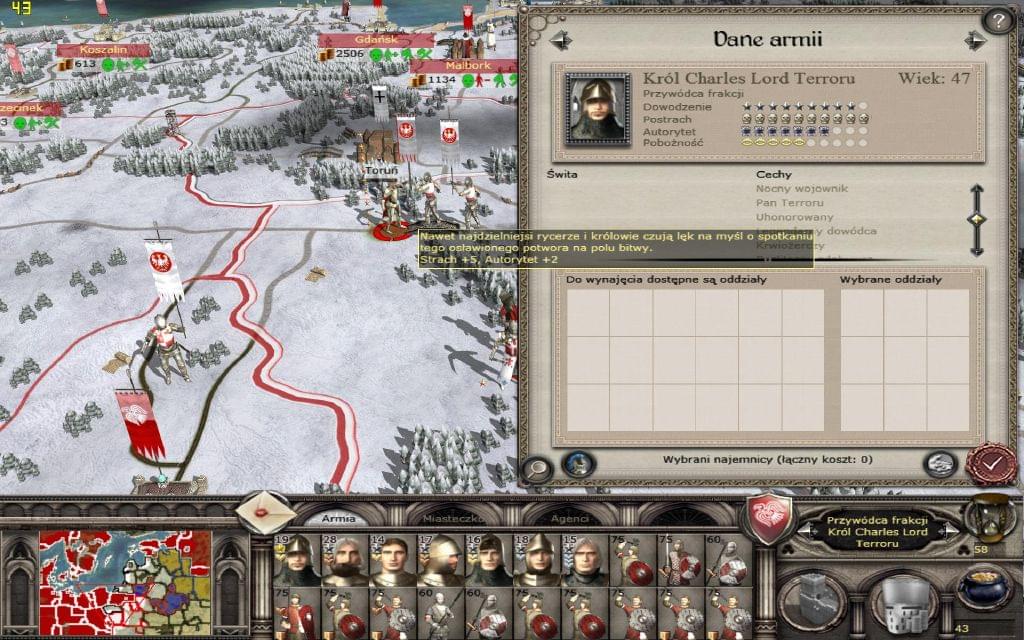Click King Charles's portrait in the army panel

(x=598, y=108)
